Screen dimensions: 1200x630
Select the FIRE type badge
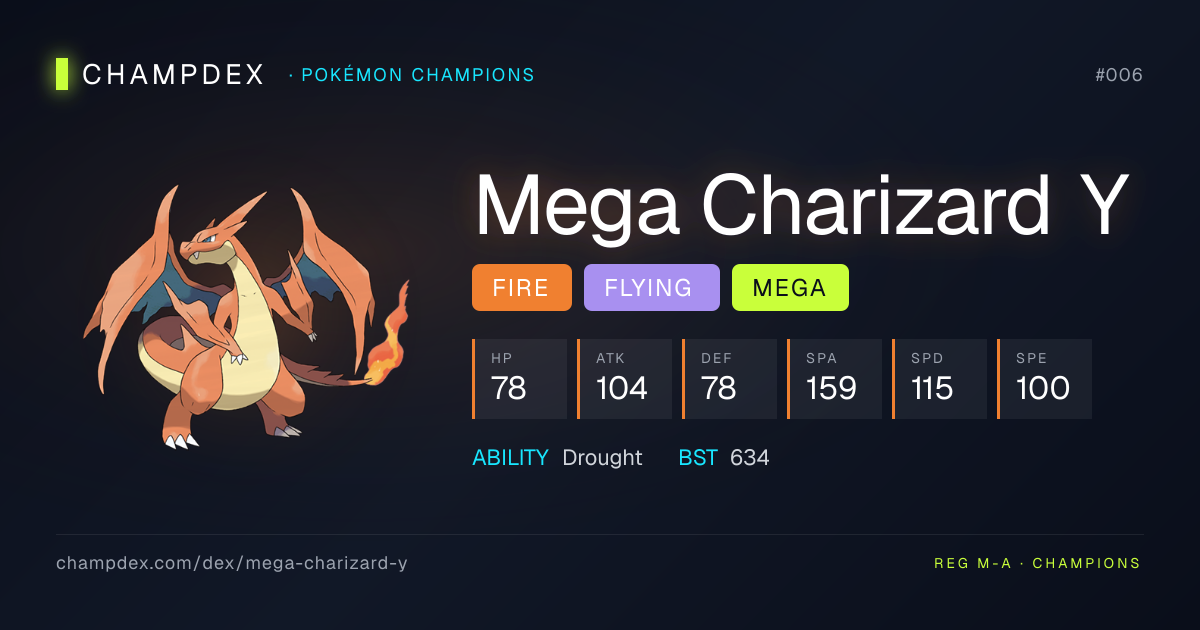click(521, 288)
